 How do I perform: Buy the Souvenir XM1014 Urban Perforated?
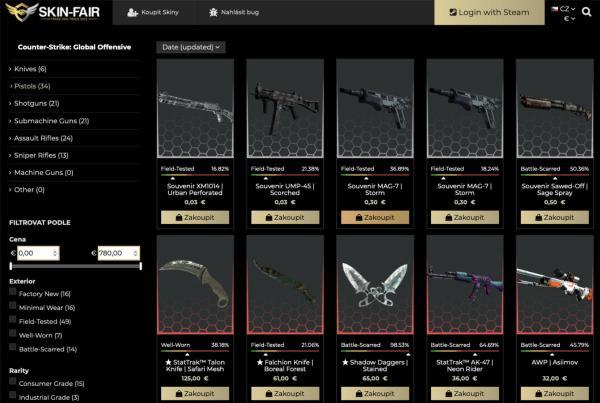pyautogui.click(x=195, y=217)
